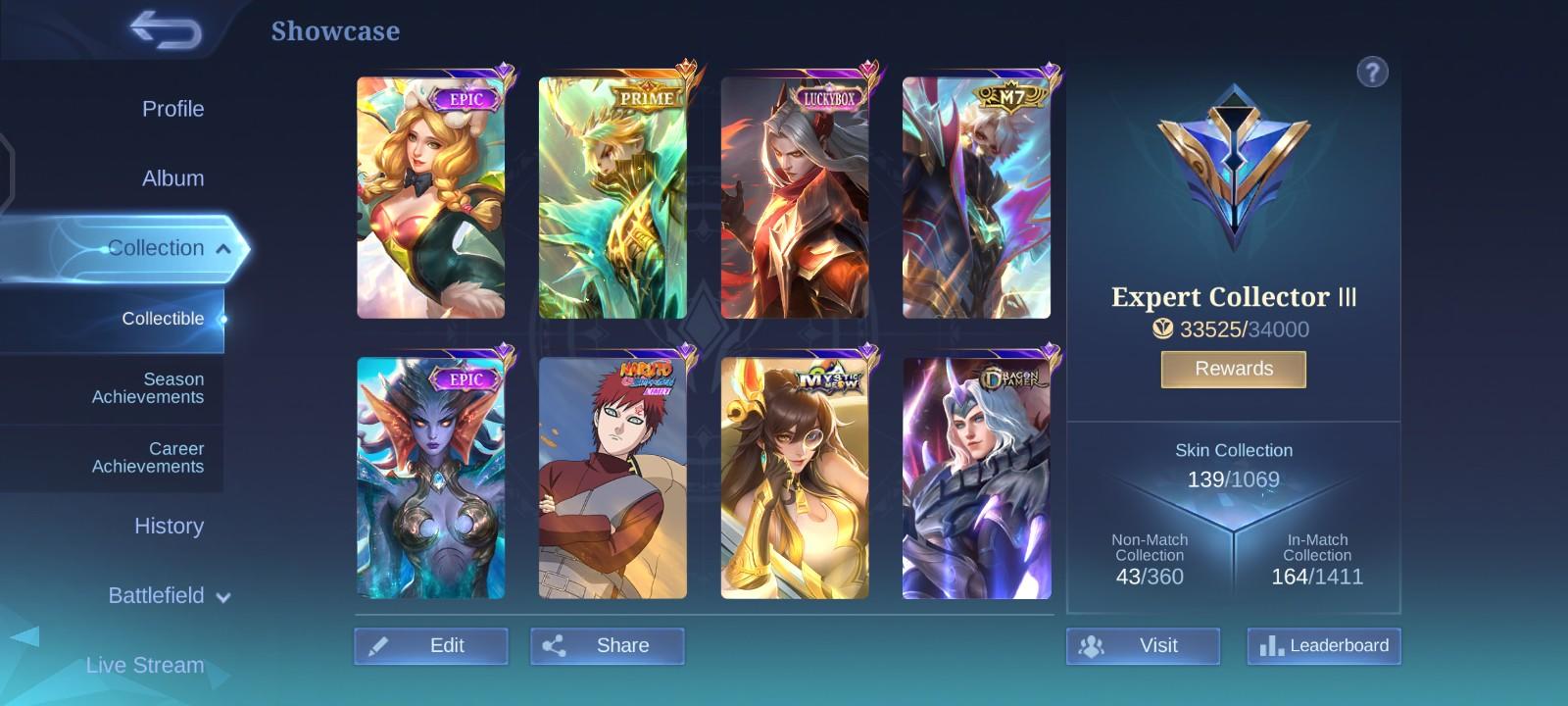This screenshot has height=706, width=1568.
Task: Click the share network icon
Action: tap(557, 645)
